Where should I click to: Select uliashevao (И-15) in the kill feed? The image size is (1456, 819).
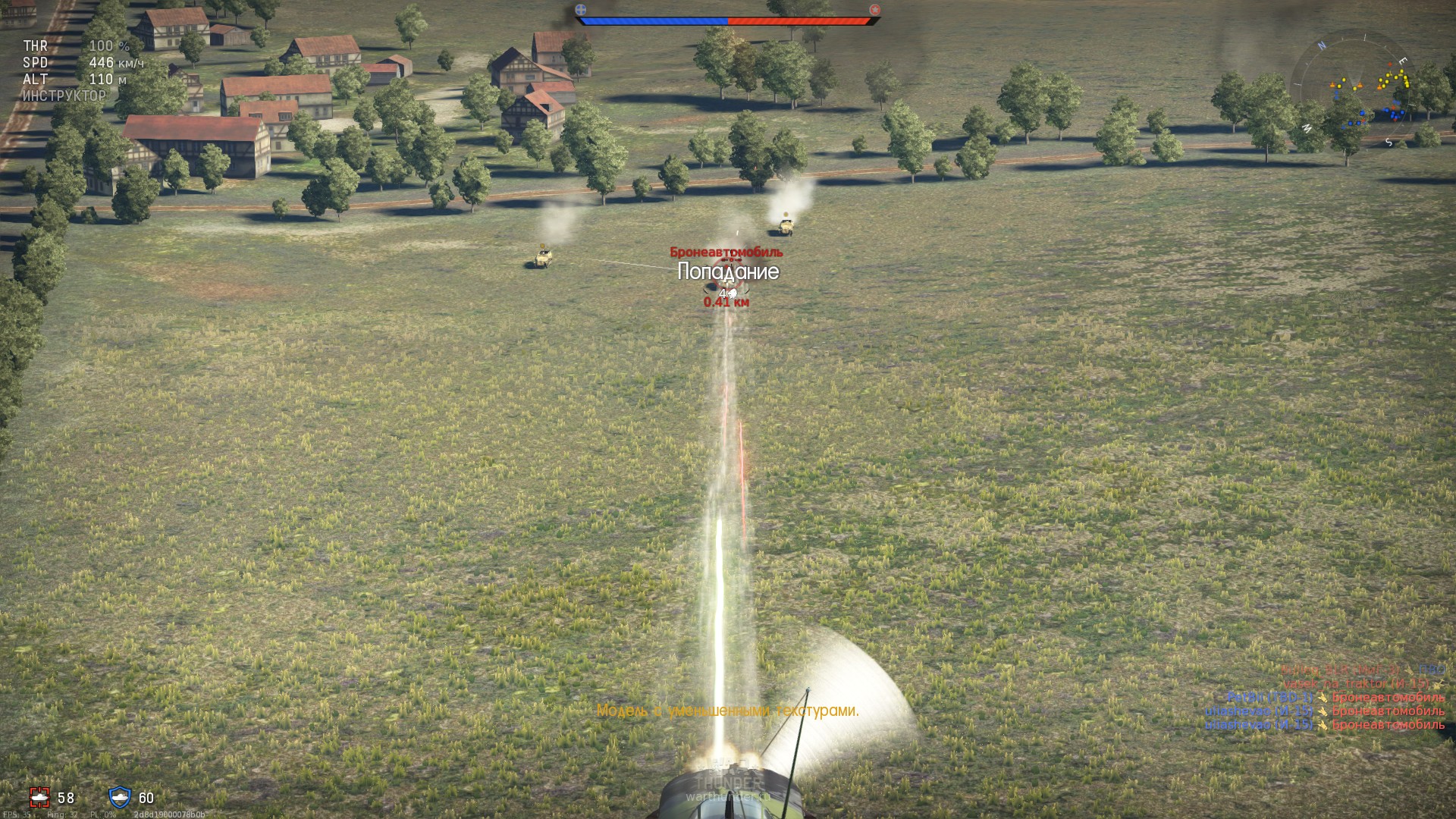tap(1259, 711)
